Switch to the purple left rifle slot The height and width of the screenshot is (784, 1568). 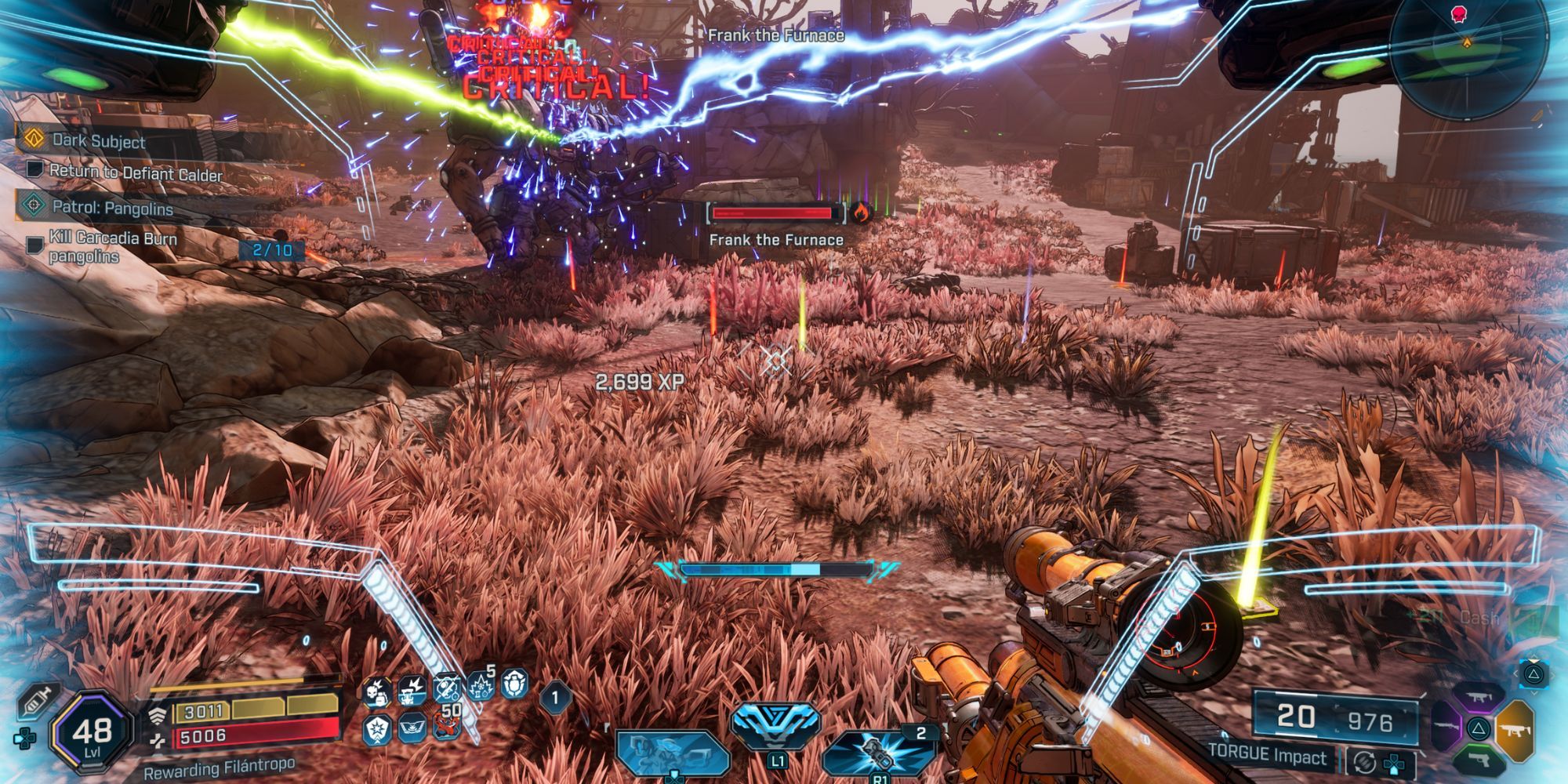click(1446, 728)
